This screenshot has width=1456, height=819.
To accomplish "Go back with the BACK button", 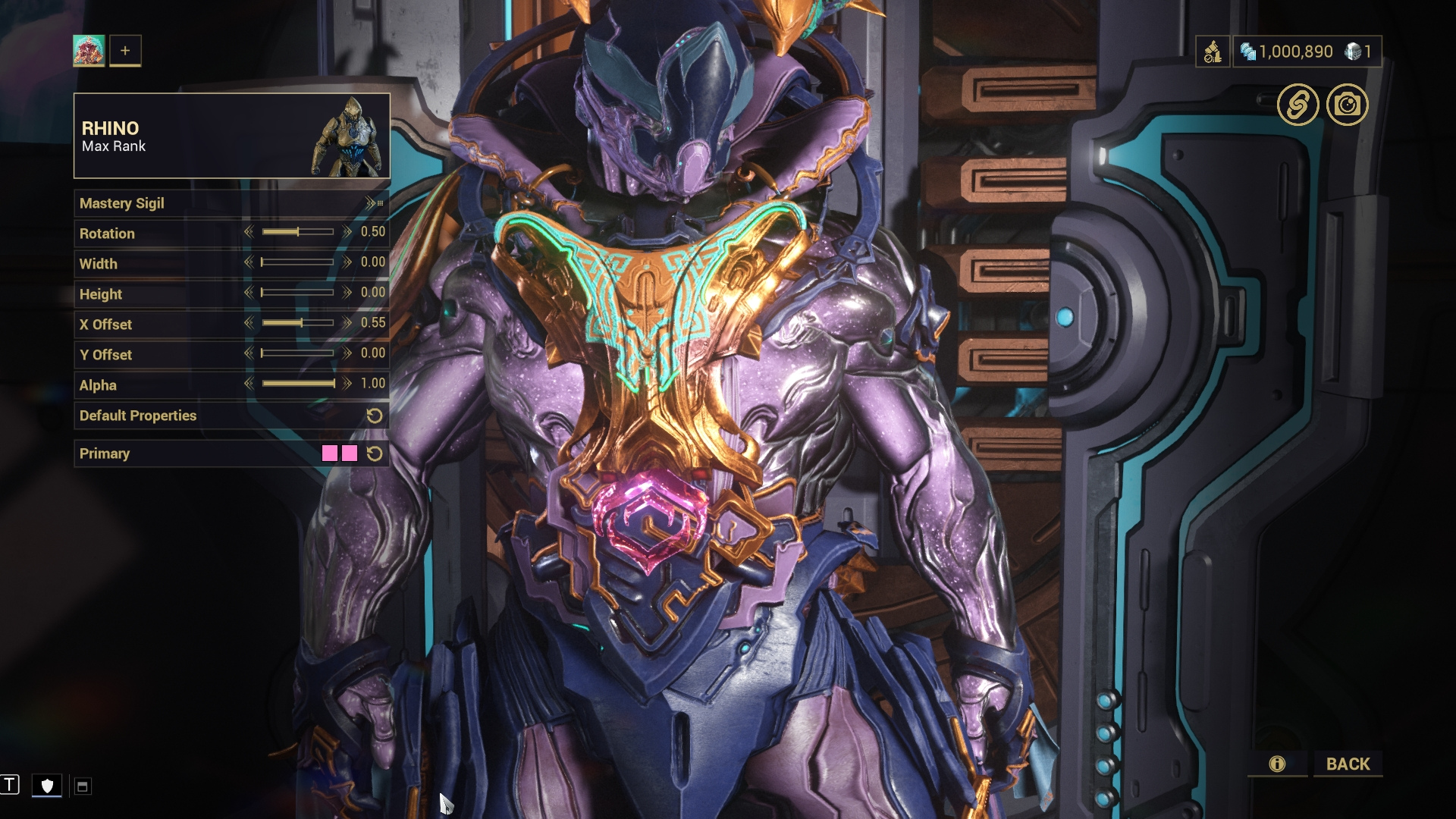I will pyautogui.click(x=1348, y=764).
